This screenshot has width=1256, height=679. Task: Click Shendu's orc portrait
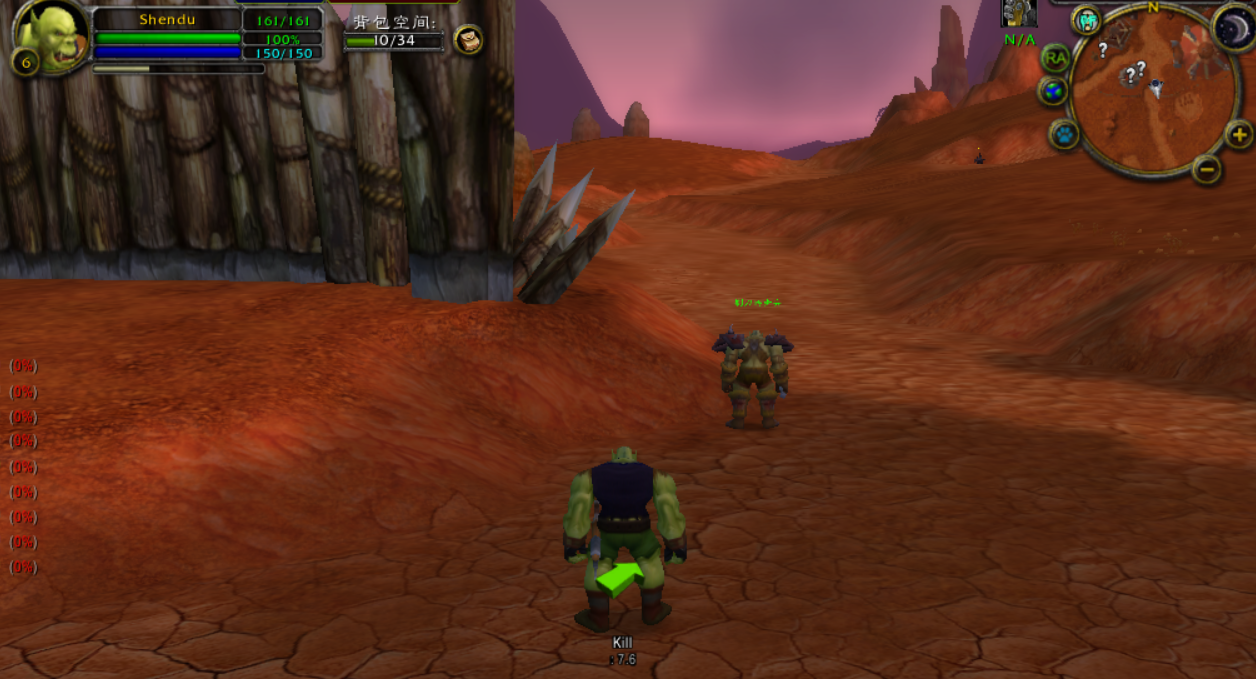52,37
